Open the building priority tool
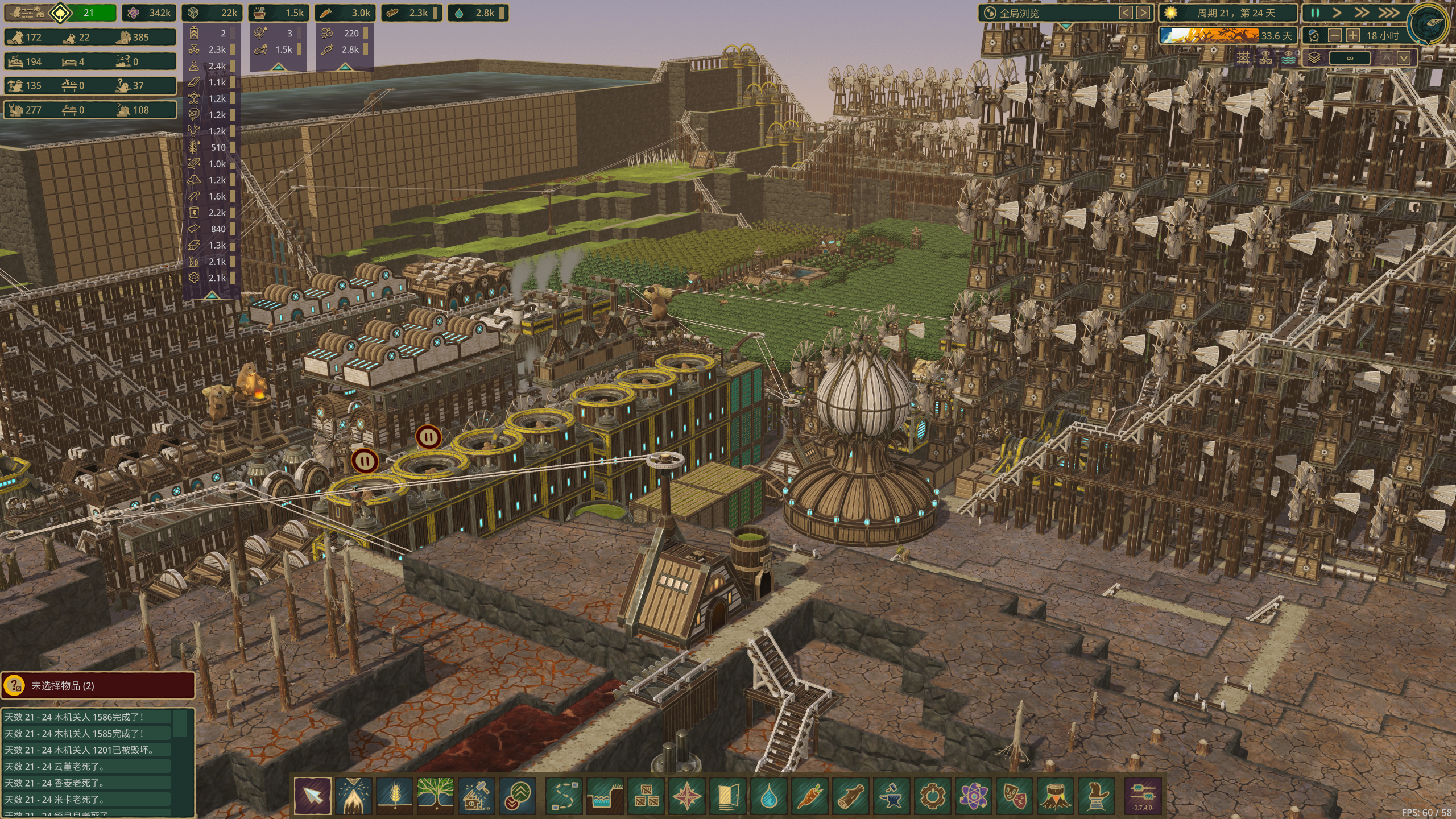1456x819 pixels. click(518, 795)
